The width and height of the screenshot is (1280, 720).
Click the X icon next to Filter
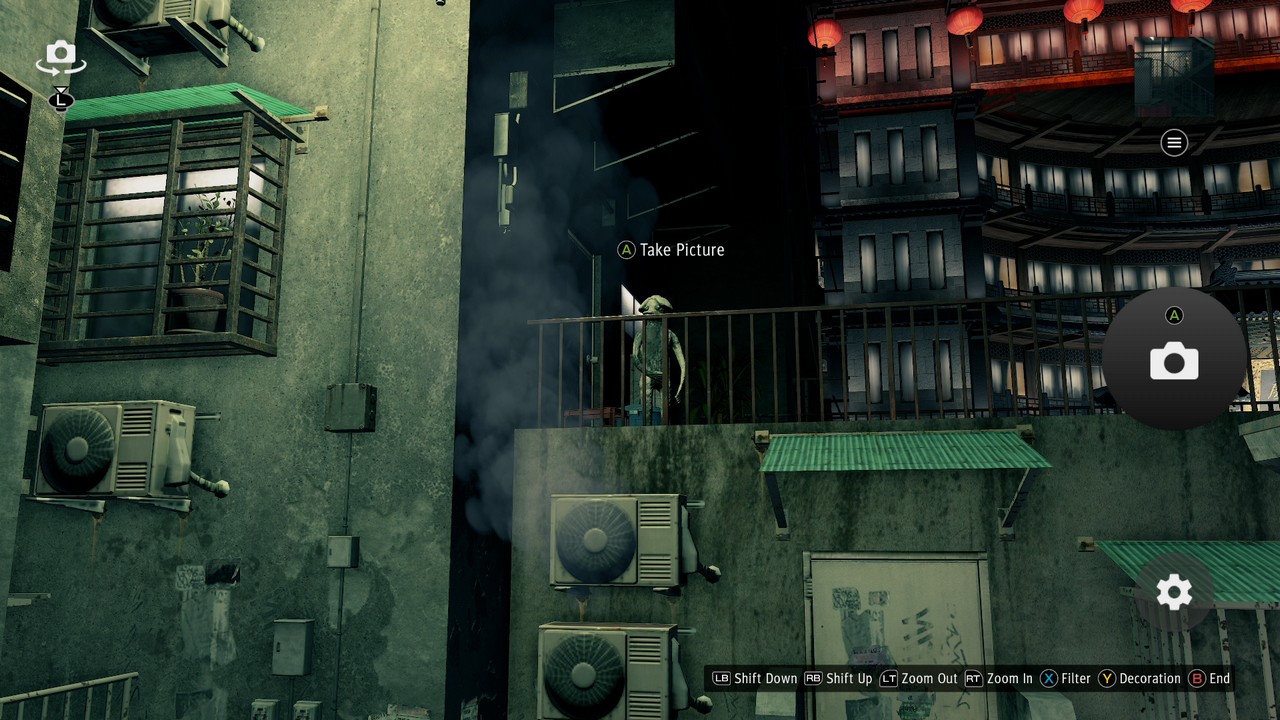tap(1049, 678)
